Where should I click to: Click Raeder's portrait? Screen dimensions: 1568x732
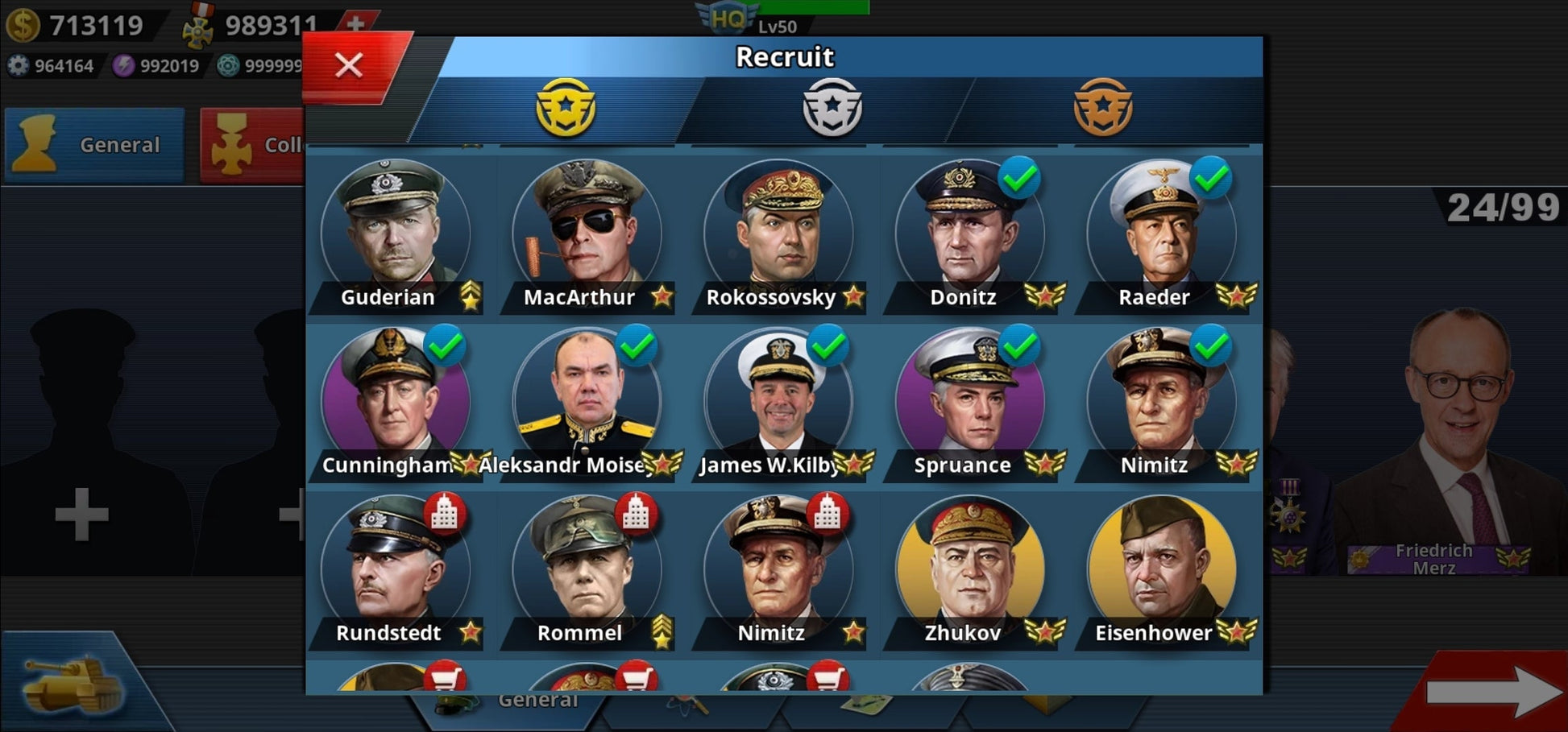coord(1161,234)
